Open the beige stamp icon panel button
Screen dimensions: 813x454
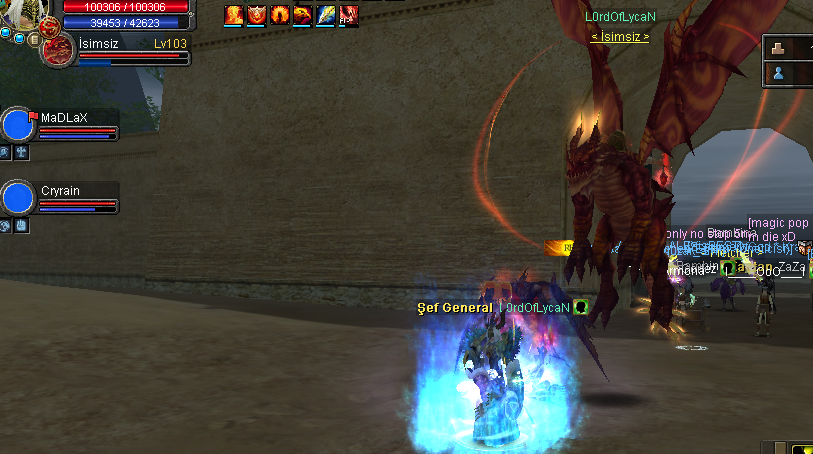[779, 47]
